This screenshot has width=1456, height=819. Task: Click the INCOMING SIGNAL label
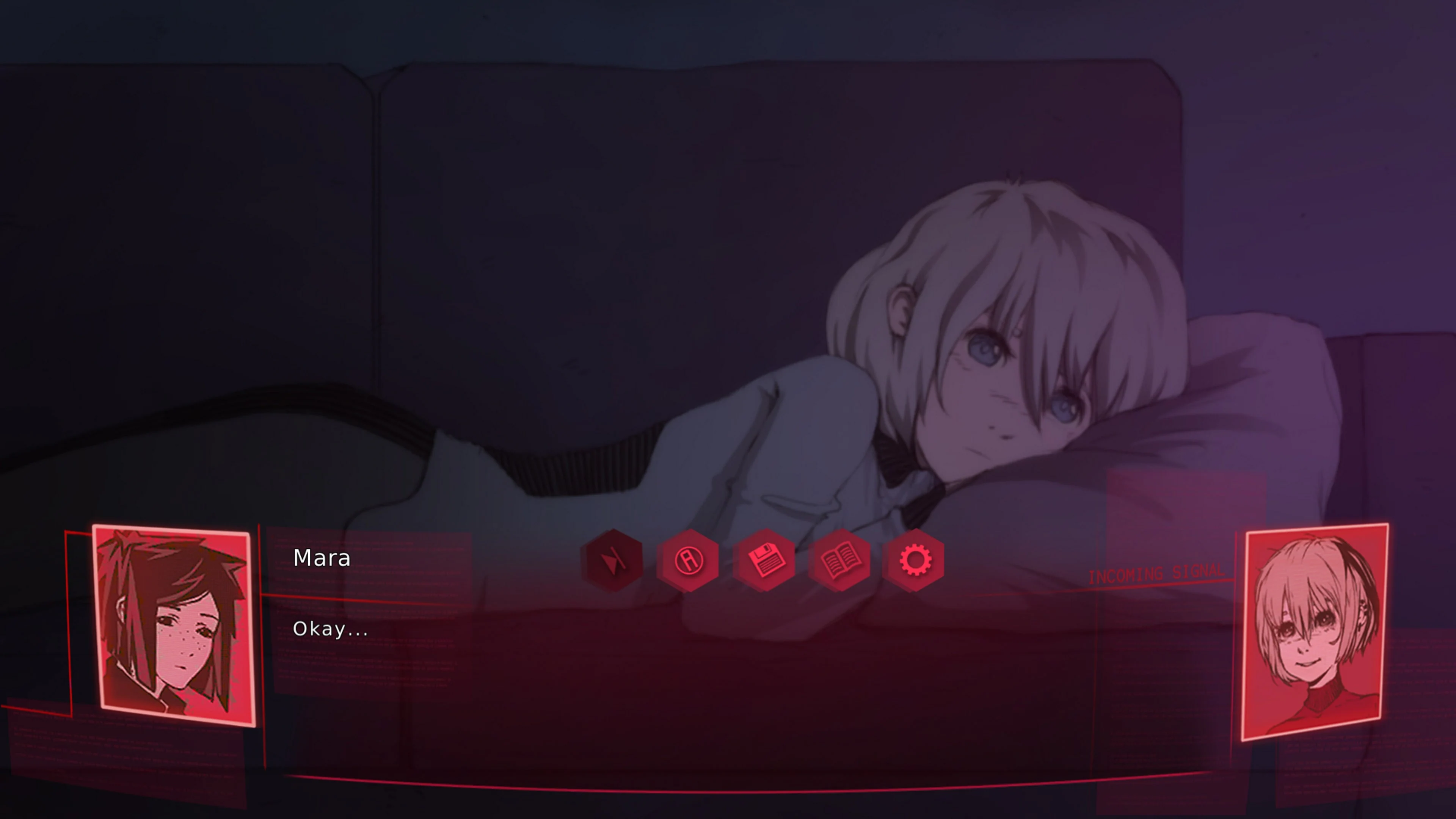(x=1156, y=574)
